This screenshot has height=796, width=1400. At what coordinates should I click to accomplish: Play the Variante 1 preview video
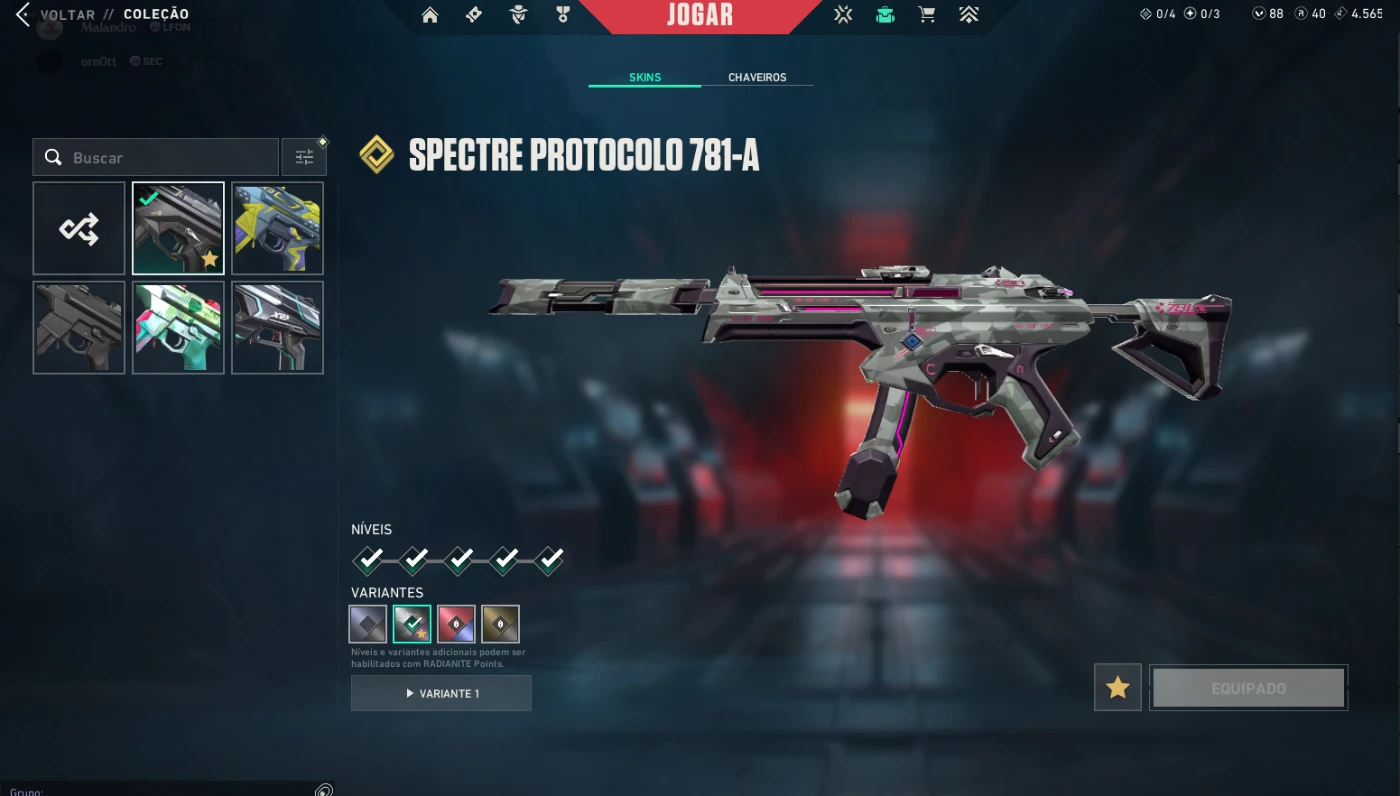[x=441, y=693]
